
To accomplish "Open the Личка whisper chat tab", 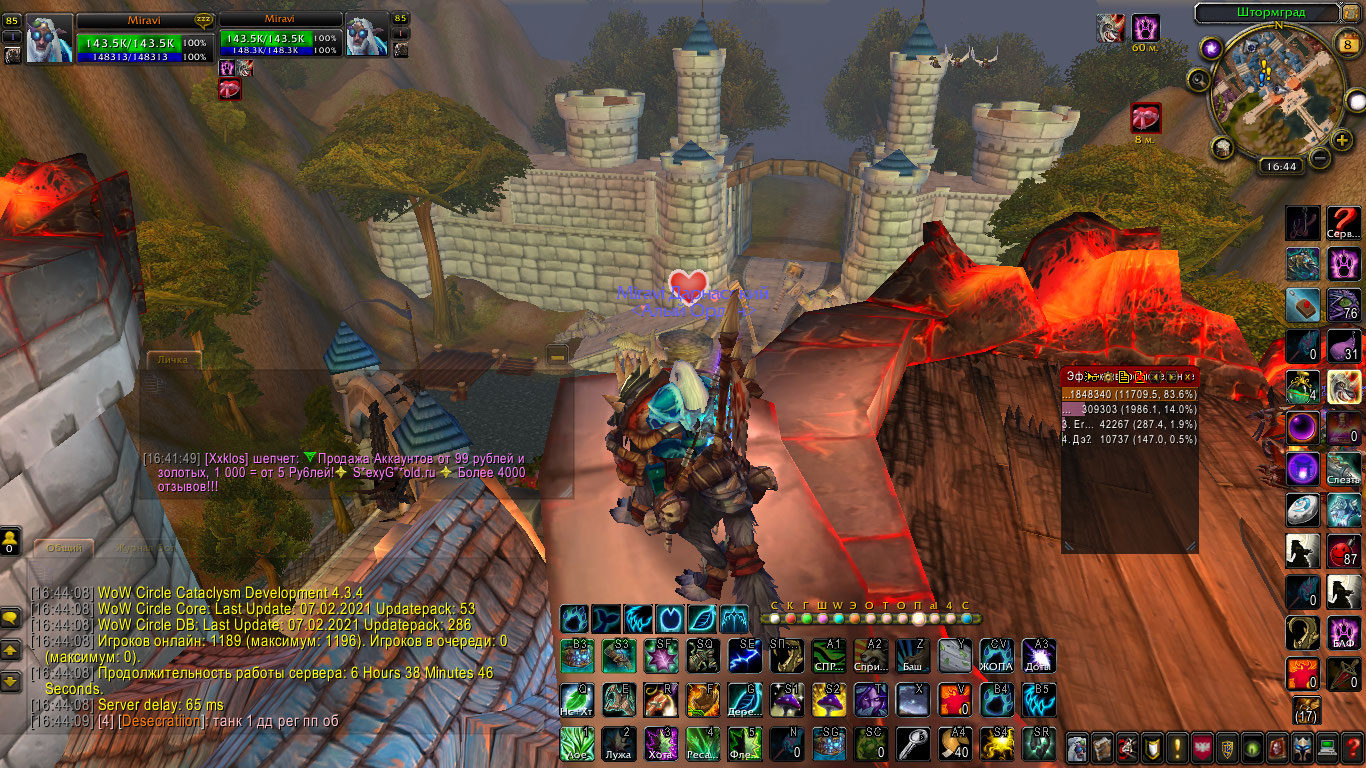I will pos(174,359).
